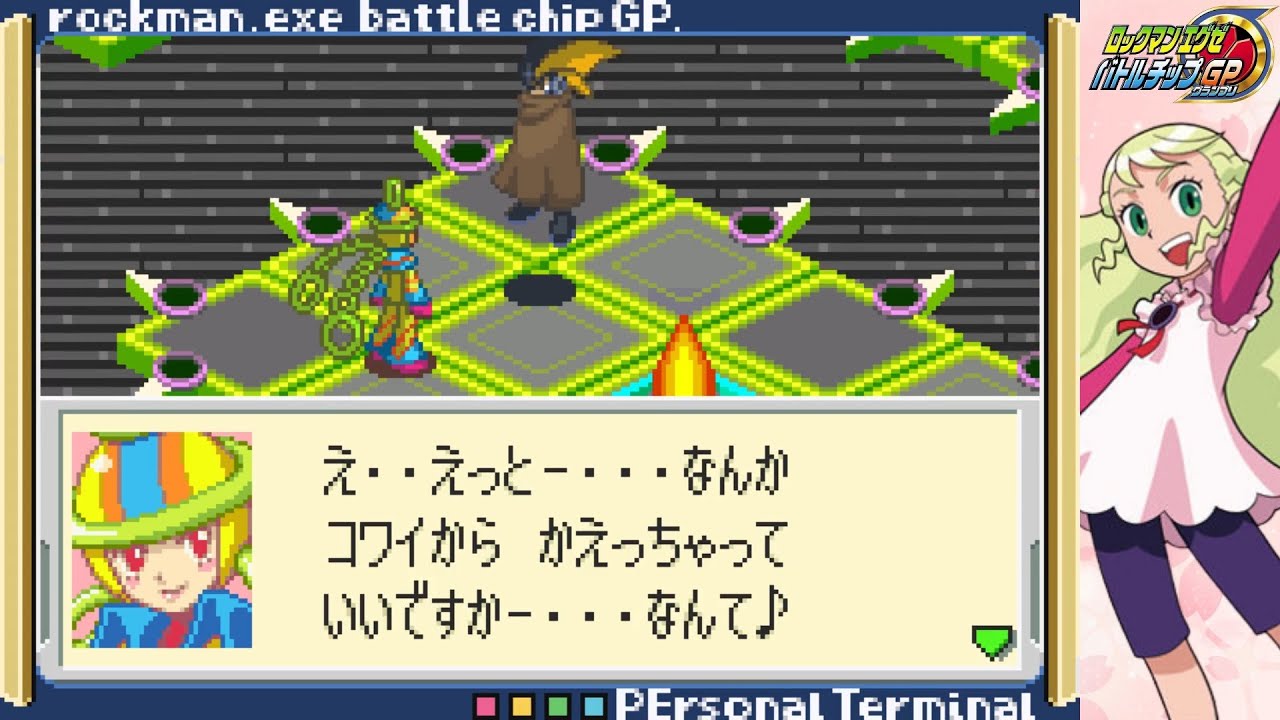
Task: Toggle the pink status square near PErsonal Terminal
Action: click(x=487, y=706)
